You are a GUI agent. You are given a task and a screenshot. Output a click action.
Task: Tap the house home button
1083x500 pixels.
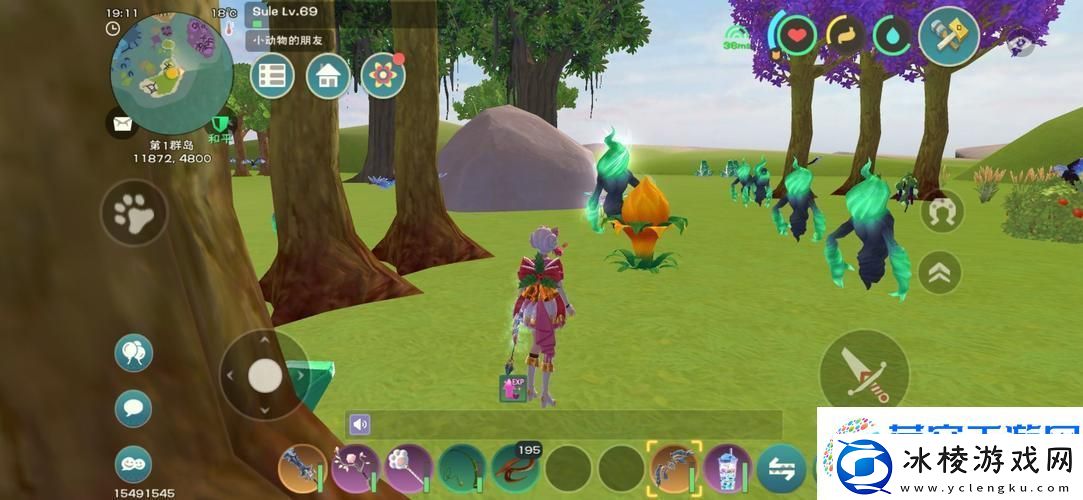click(327, 76)
